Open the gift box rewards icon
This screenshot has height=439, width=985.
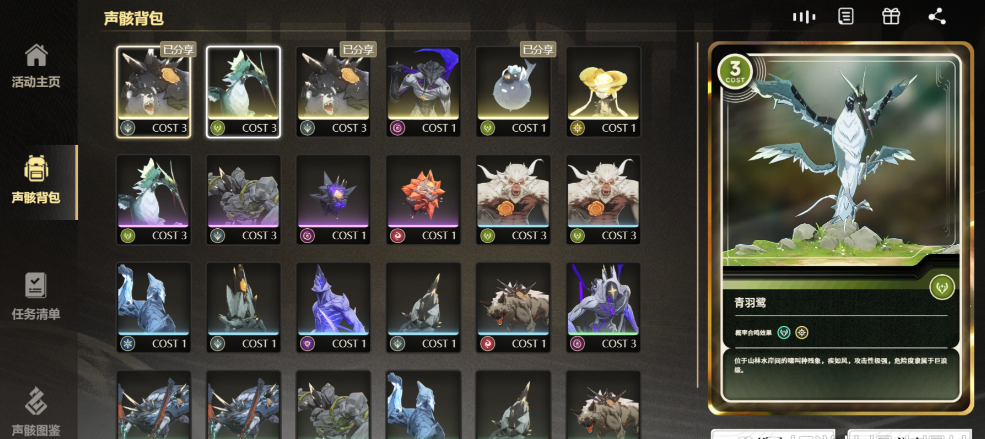click(x=890, y=17)
